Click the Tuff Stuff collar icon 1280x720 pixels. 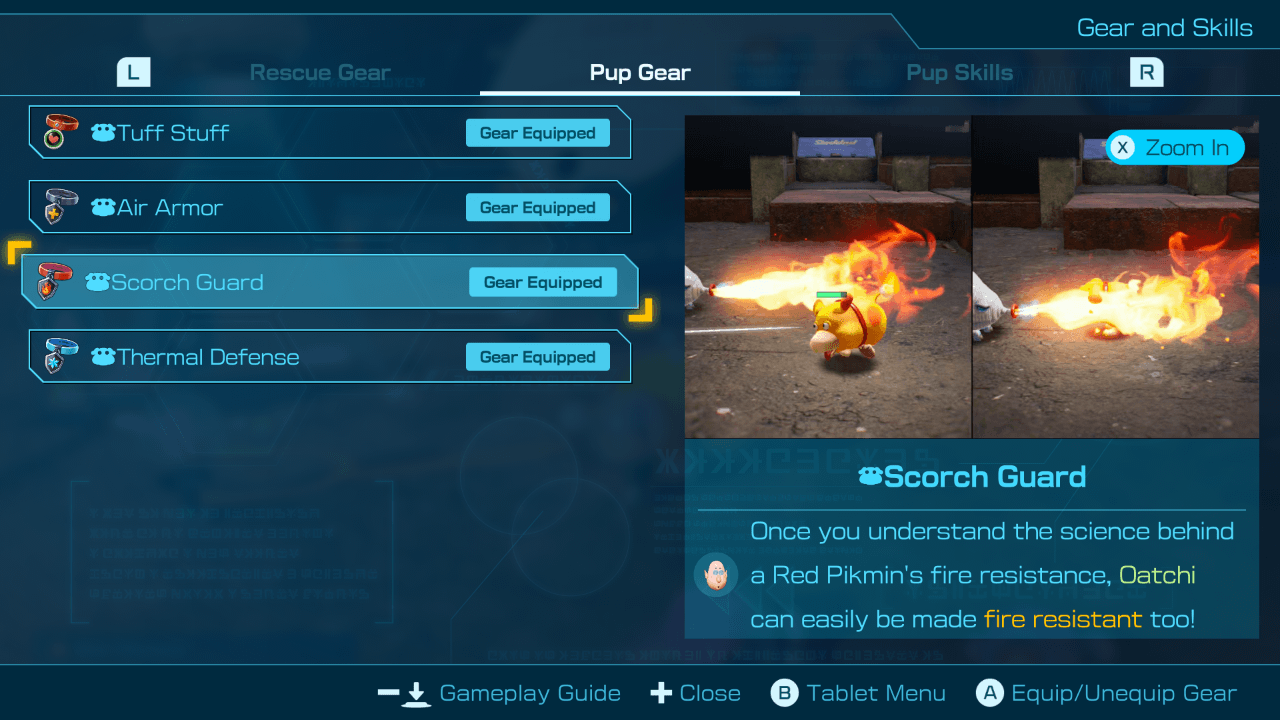point(56,132)
